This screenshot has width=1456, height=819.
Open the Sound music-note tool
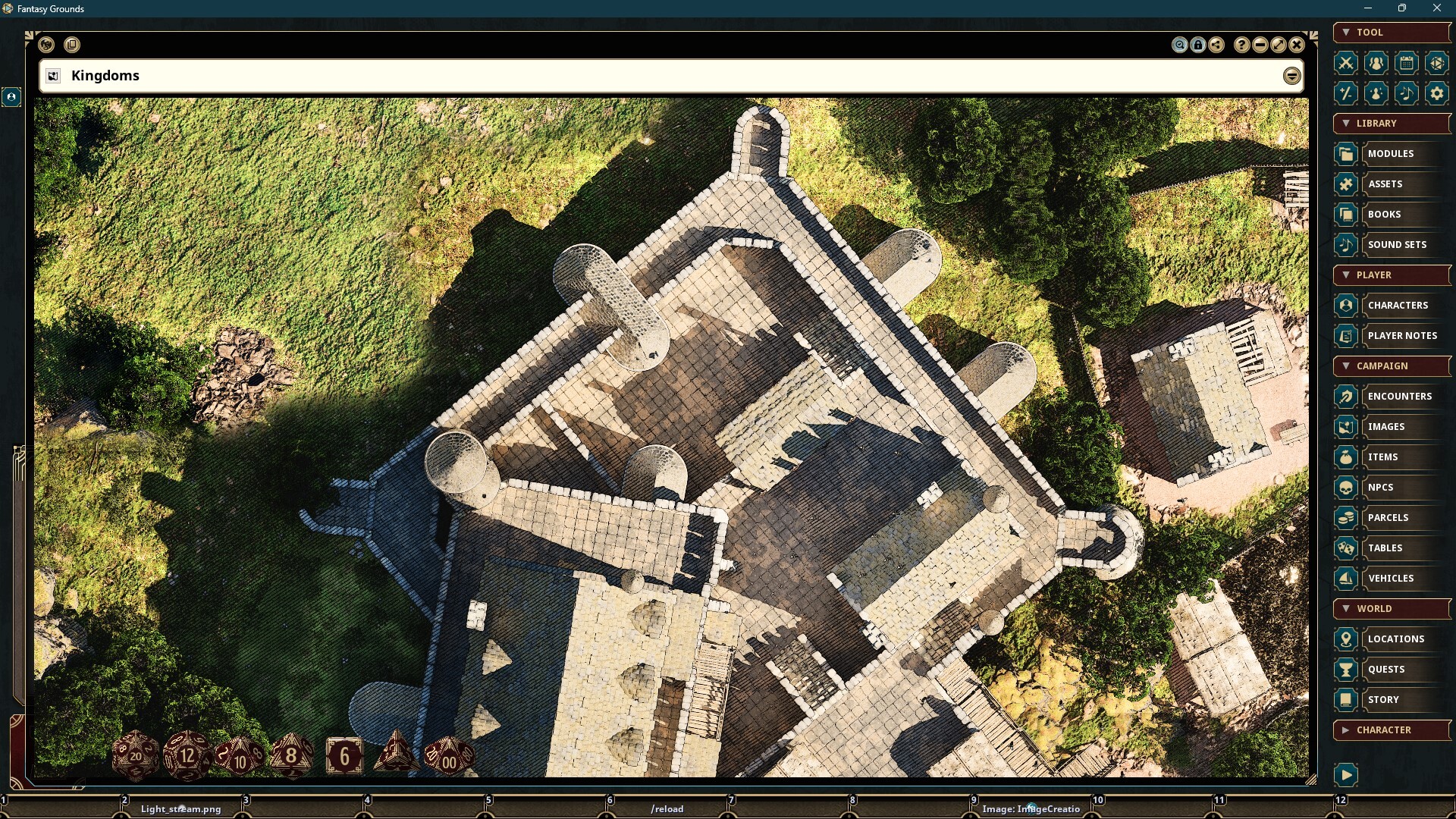(1407, 93)
